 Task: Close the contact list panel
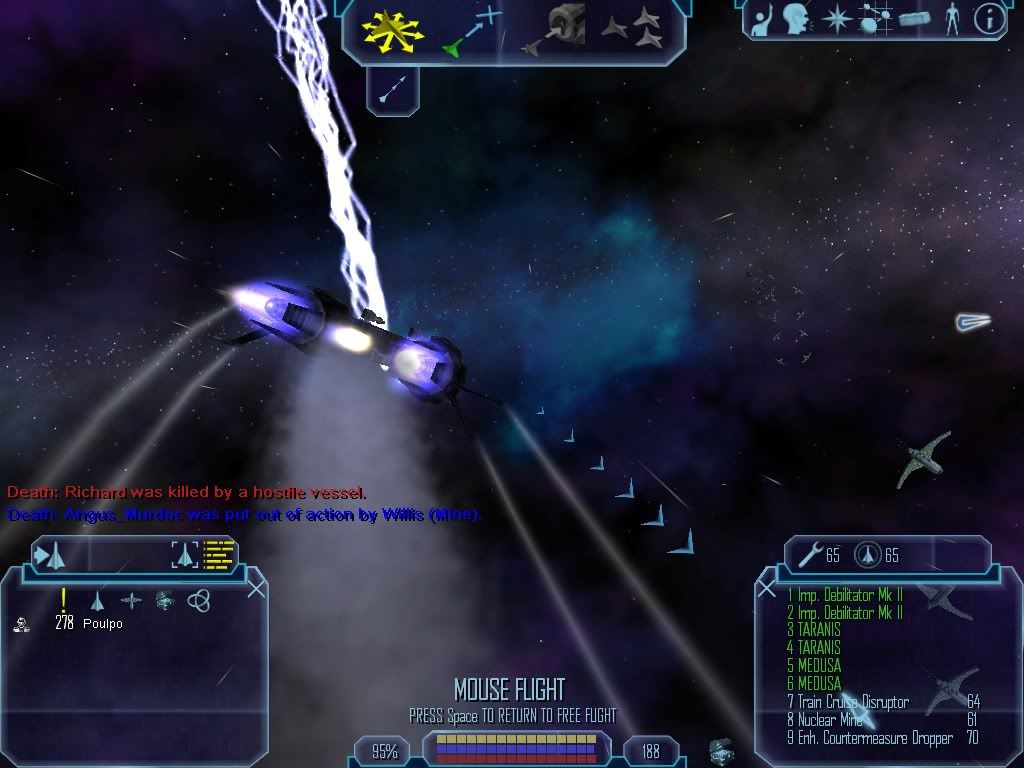tap(256, 589)
